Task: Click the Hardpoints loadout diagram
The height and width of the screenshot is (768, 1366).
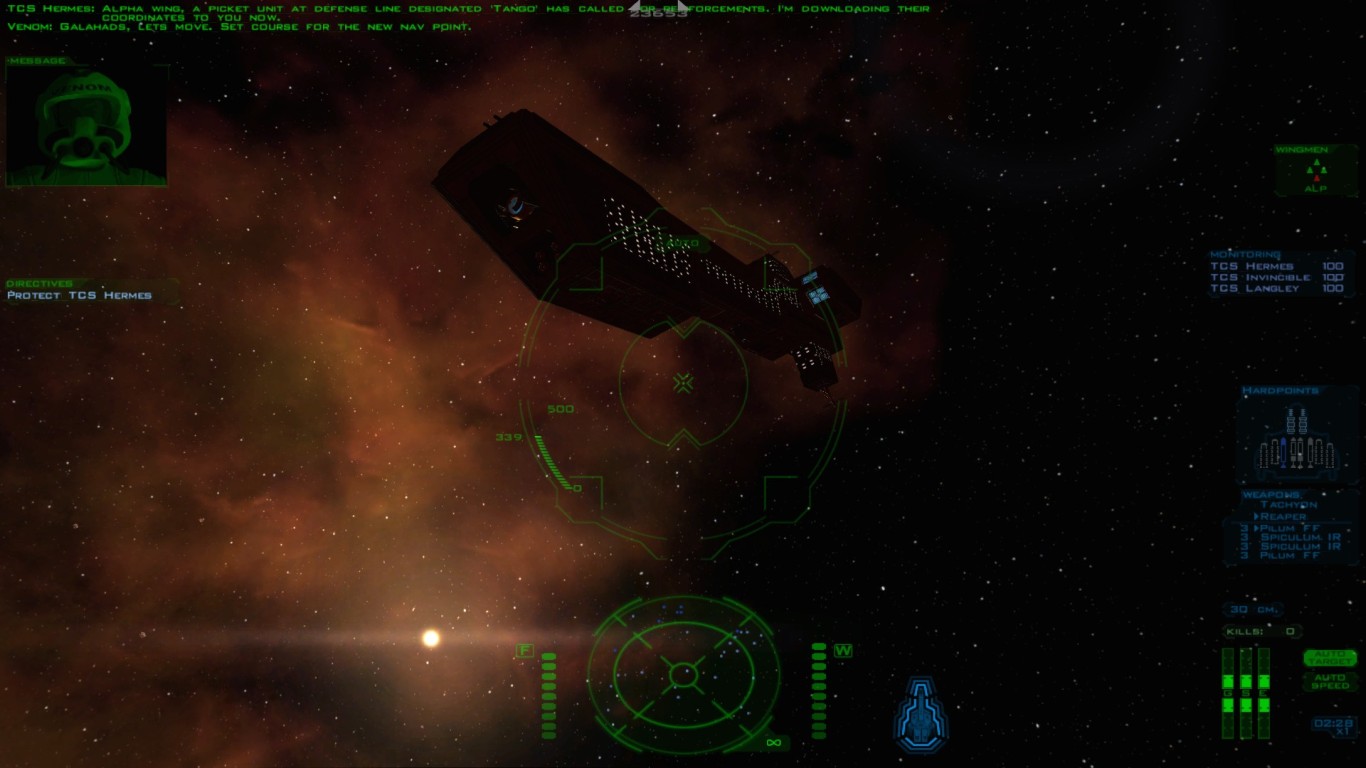Action: (x=1296, y=442)
